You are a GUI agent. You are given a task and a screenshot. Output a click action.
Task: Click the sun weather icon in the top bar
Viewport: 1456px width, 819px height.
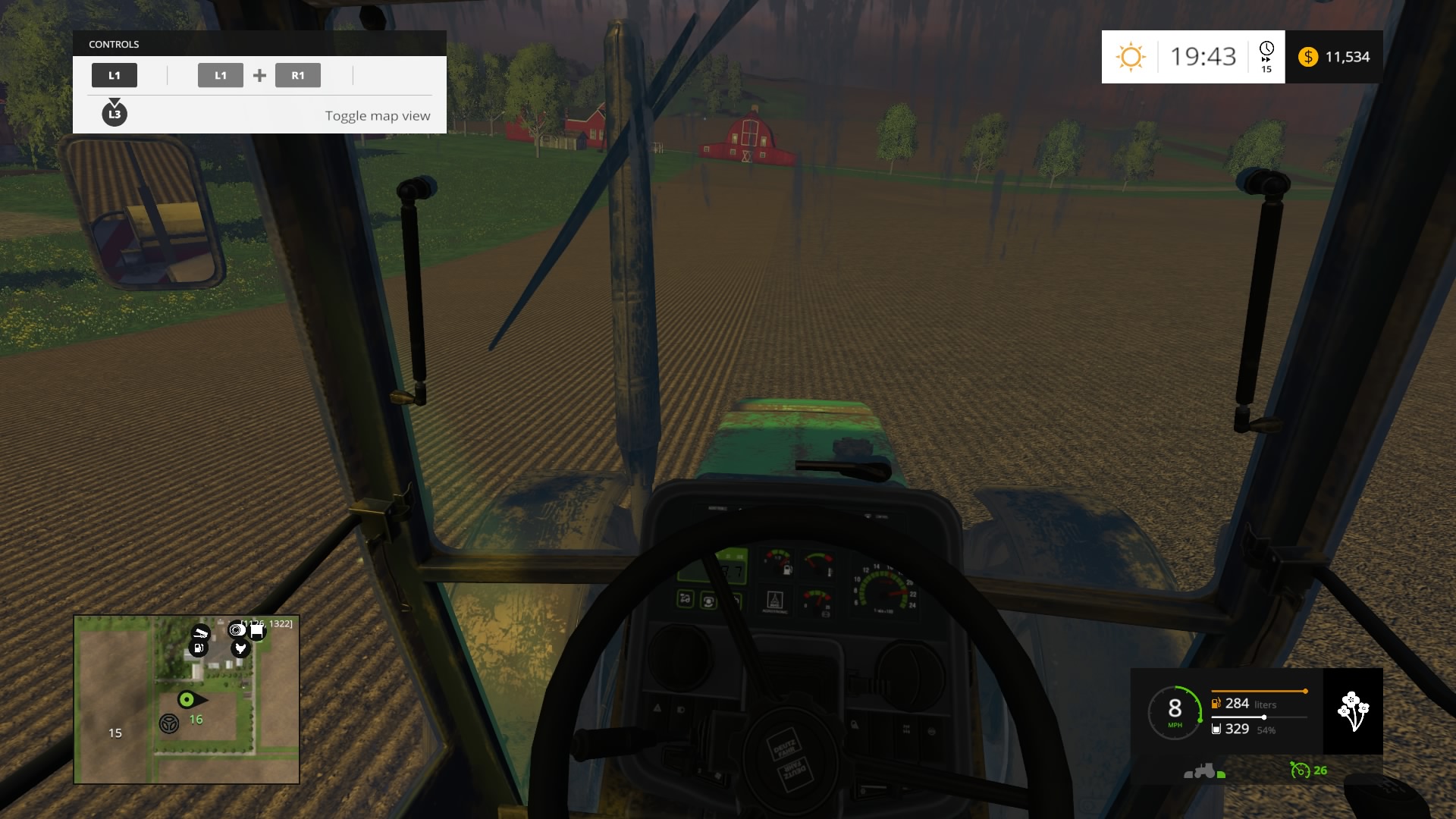(1131, 56)
